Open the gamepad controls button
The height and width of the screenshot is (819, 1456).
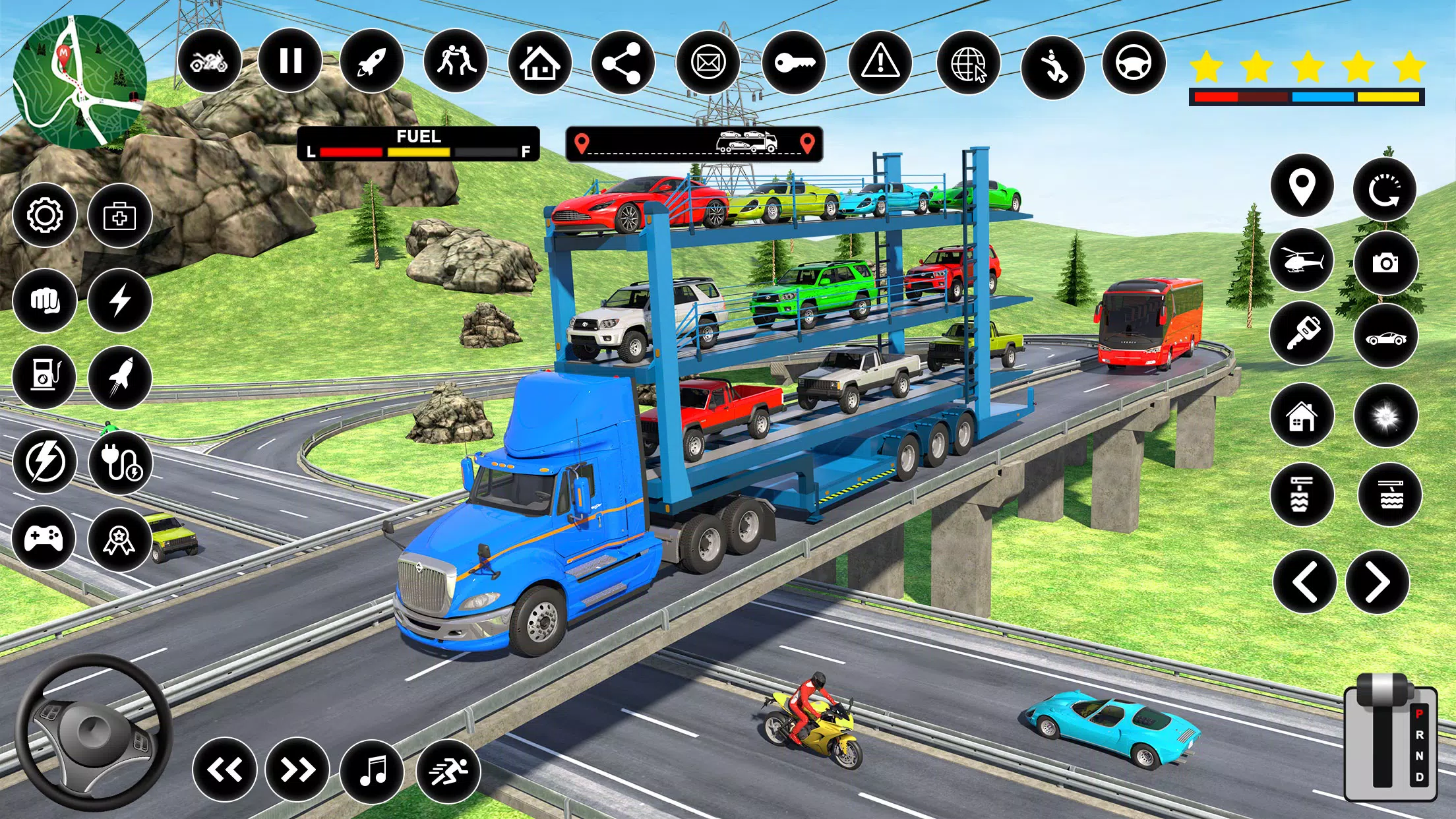pos(44,538)
